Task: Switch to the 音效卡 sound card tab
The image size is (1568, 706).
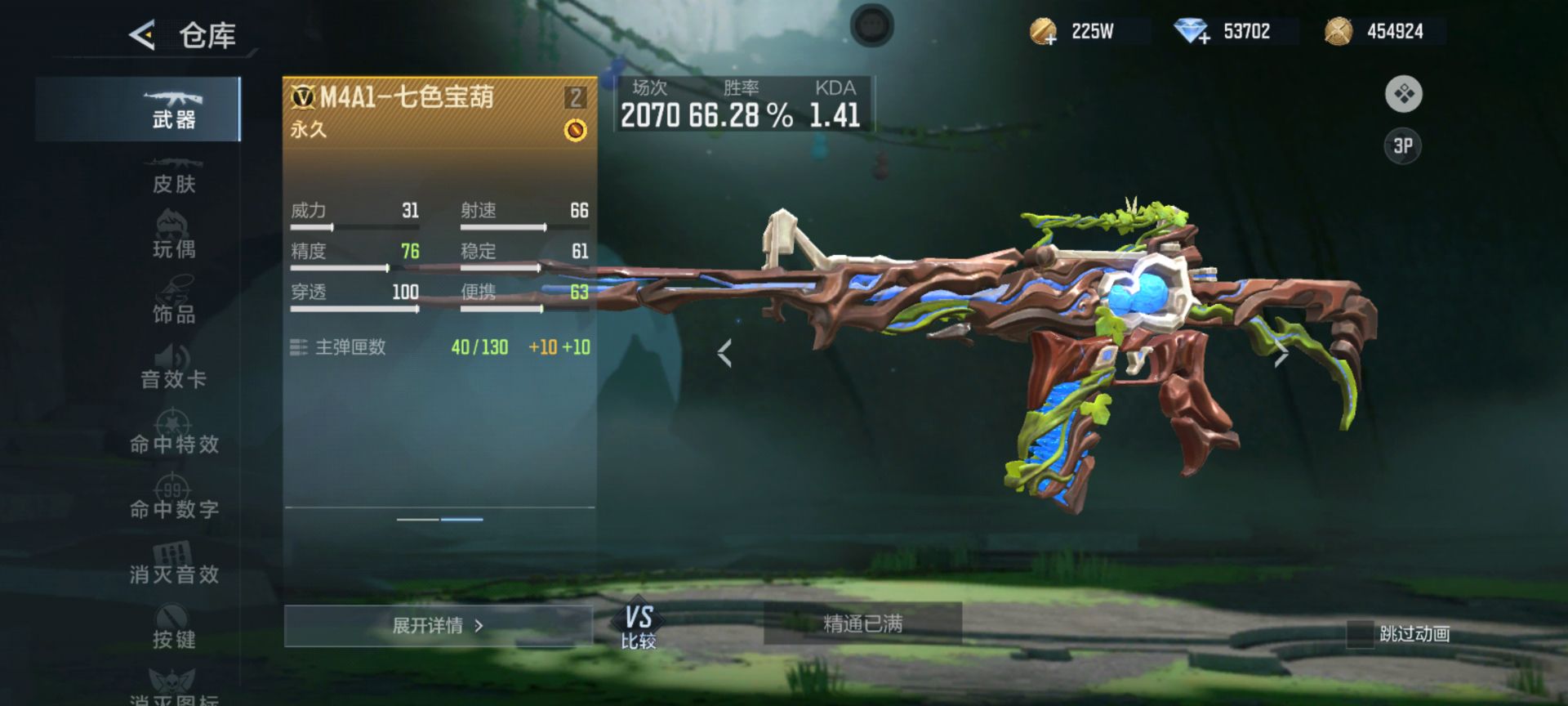Action: point(173,369)
